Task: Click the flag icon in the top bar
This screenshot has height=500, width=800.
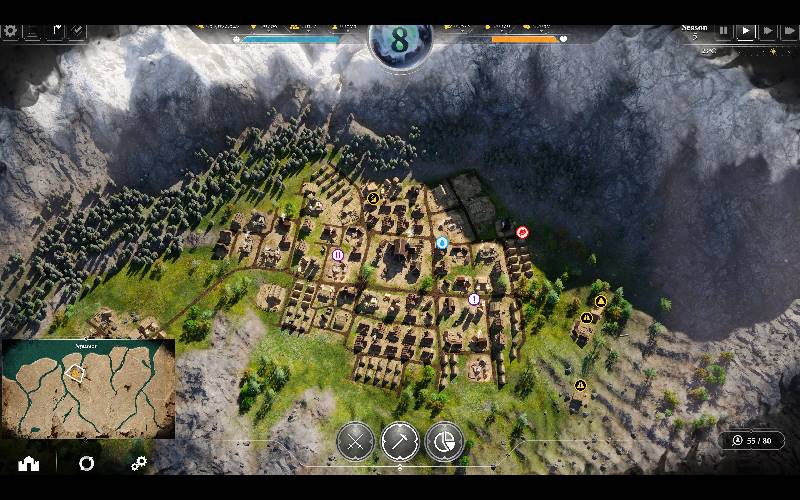Action: pyautogui.click(x=55, y=31)
